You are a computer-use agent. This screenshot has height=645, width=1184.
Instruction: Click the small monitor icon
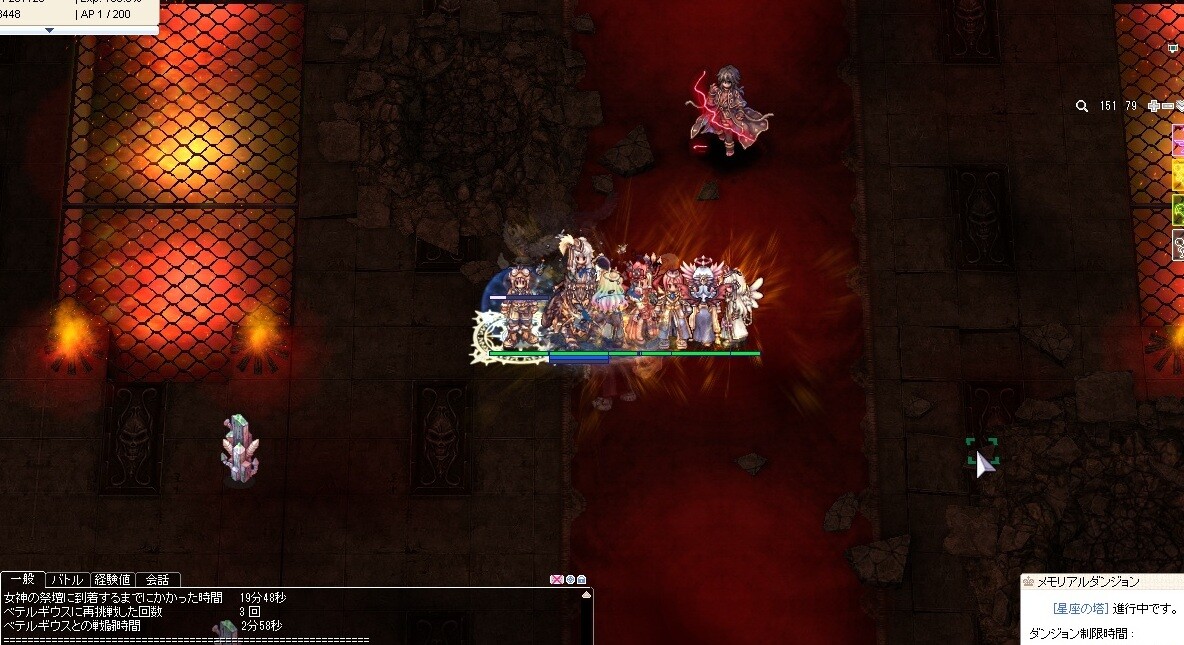coord(1173,47)
